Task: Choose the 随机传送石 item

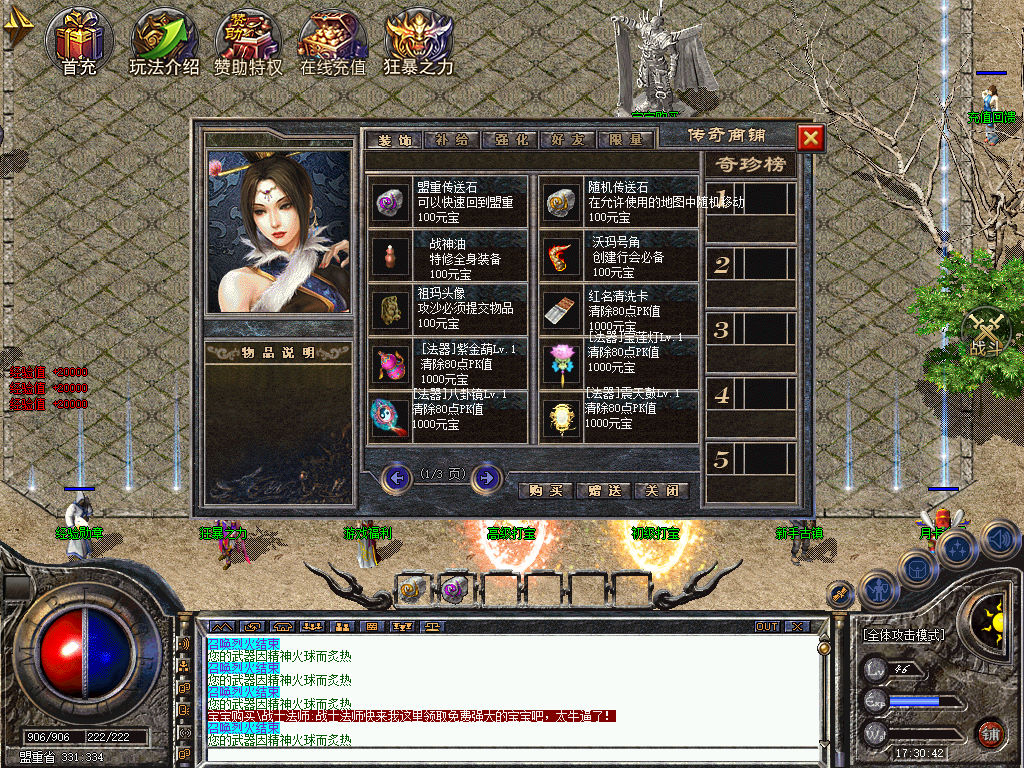Action: pyautogui.click(x=562, y=202)
